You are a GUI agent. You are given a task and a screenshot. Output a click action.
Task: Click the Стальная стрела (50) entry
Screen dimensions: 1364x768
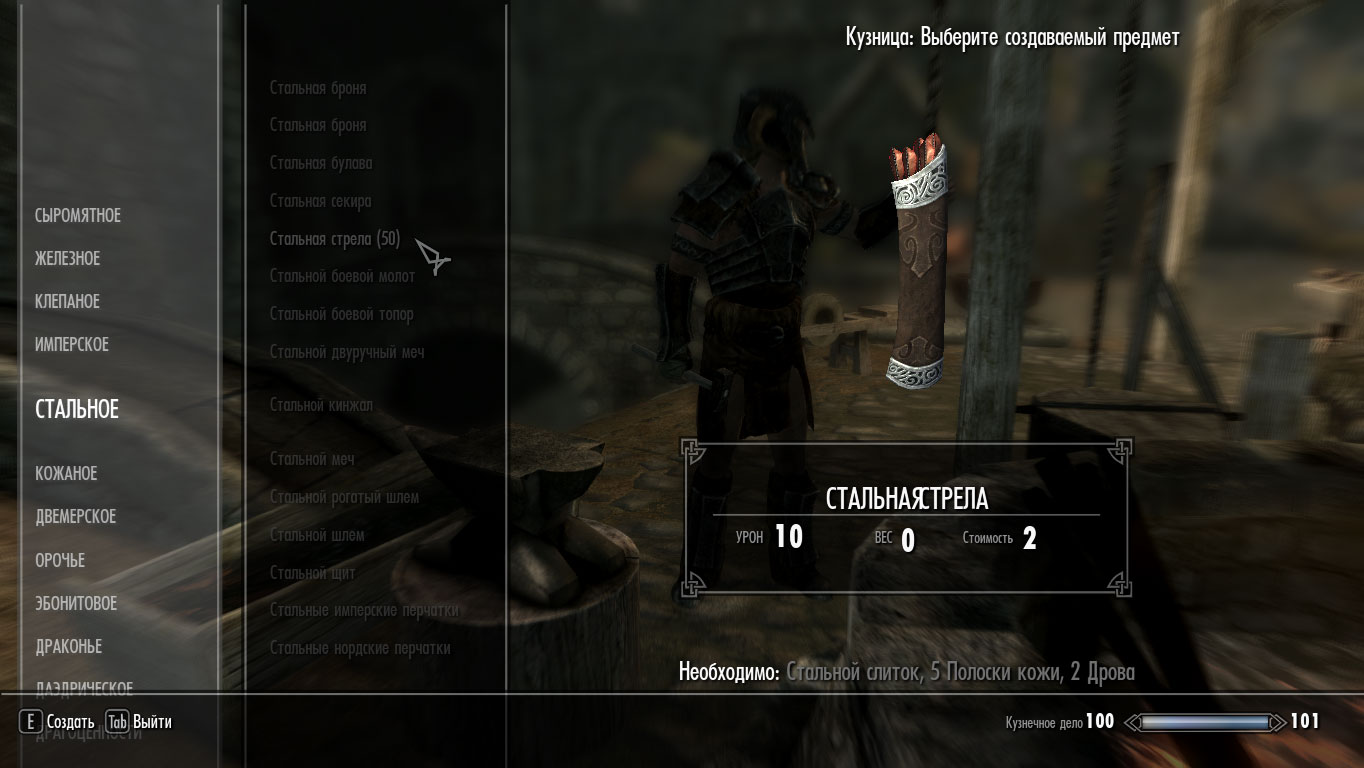coord(335,239)
